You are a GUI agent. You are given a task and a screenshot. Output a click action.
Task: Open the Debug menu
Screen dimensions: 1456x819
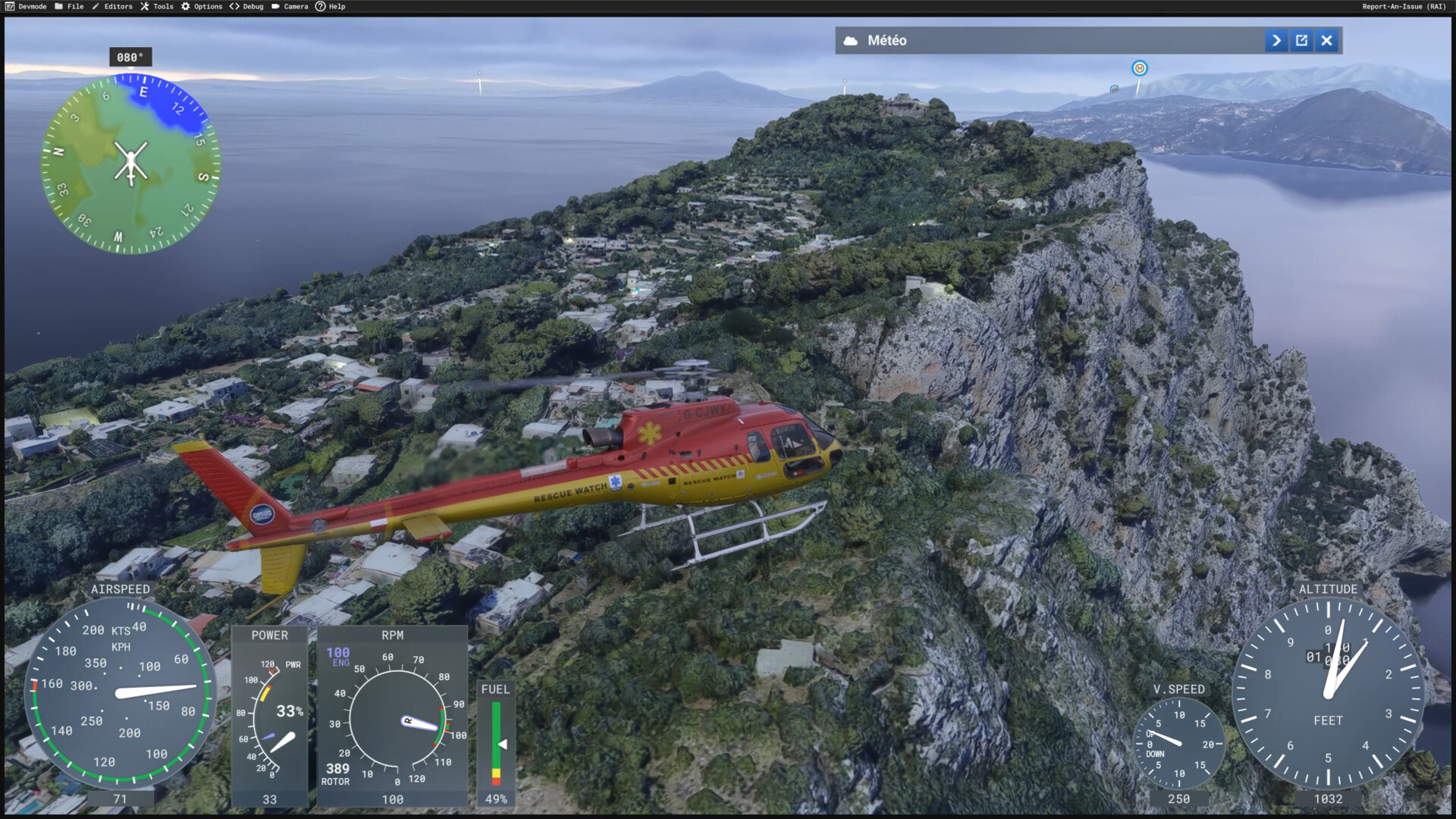246,6
